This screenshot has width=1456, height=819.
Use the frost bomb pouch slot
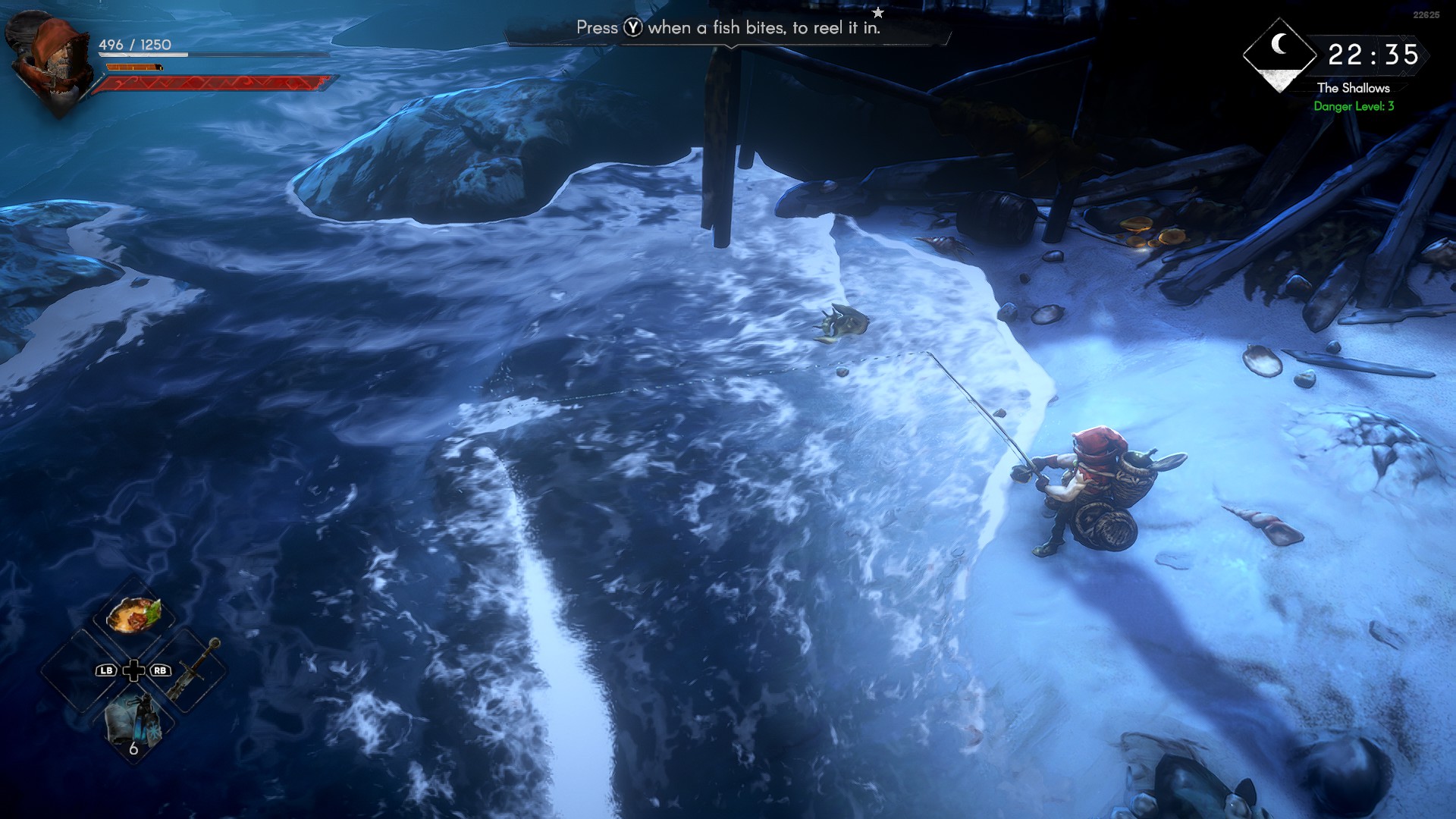click(x=133, y=724)
